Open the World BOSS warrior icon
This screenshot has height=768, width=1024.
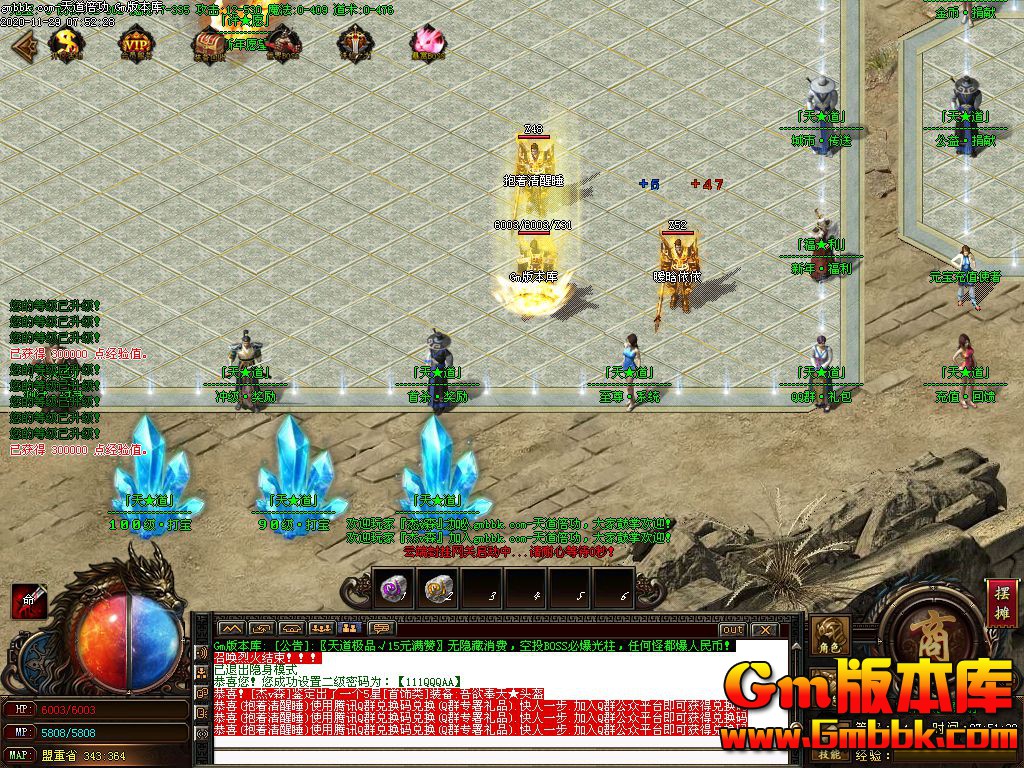click(x=284, y=43)
